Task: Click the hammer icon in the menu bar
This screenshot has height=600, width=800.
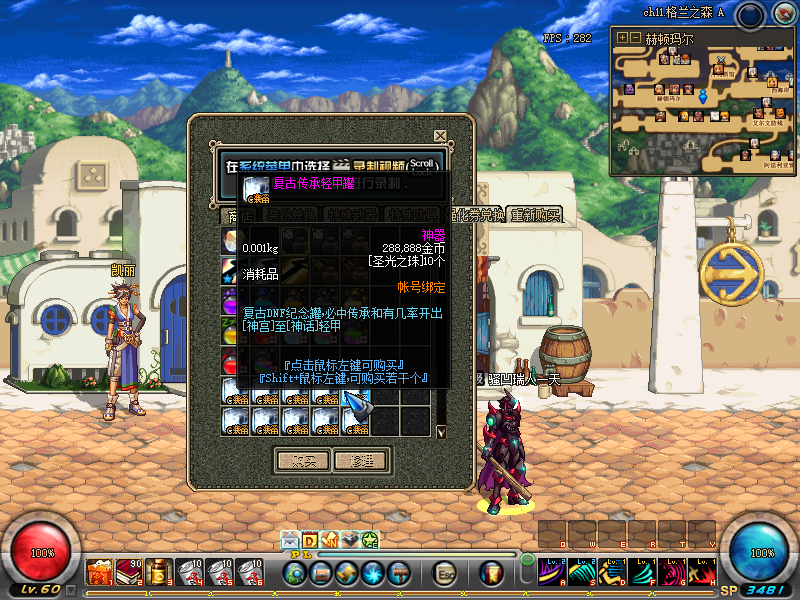Action: click(399, 573)
